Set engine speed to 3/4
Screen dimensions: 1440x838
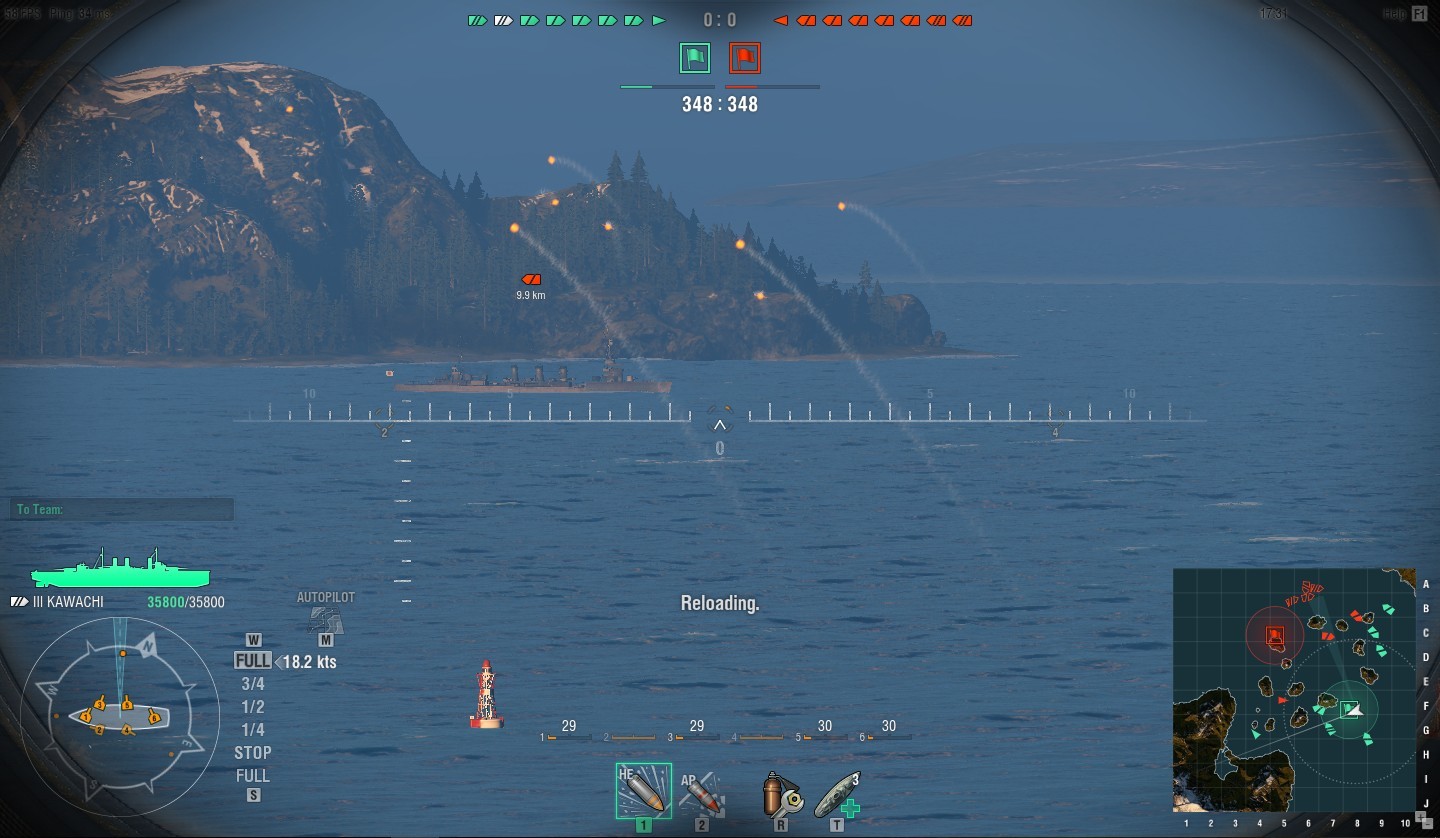(253, 684)
